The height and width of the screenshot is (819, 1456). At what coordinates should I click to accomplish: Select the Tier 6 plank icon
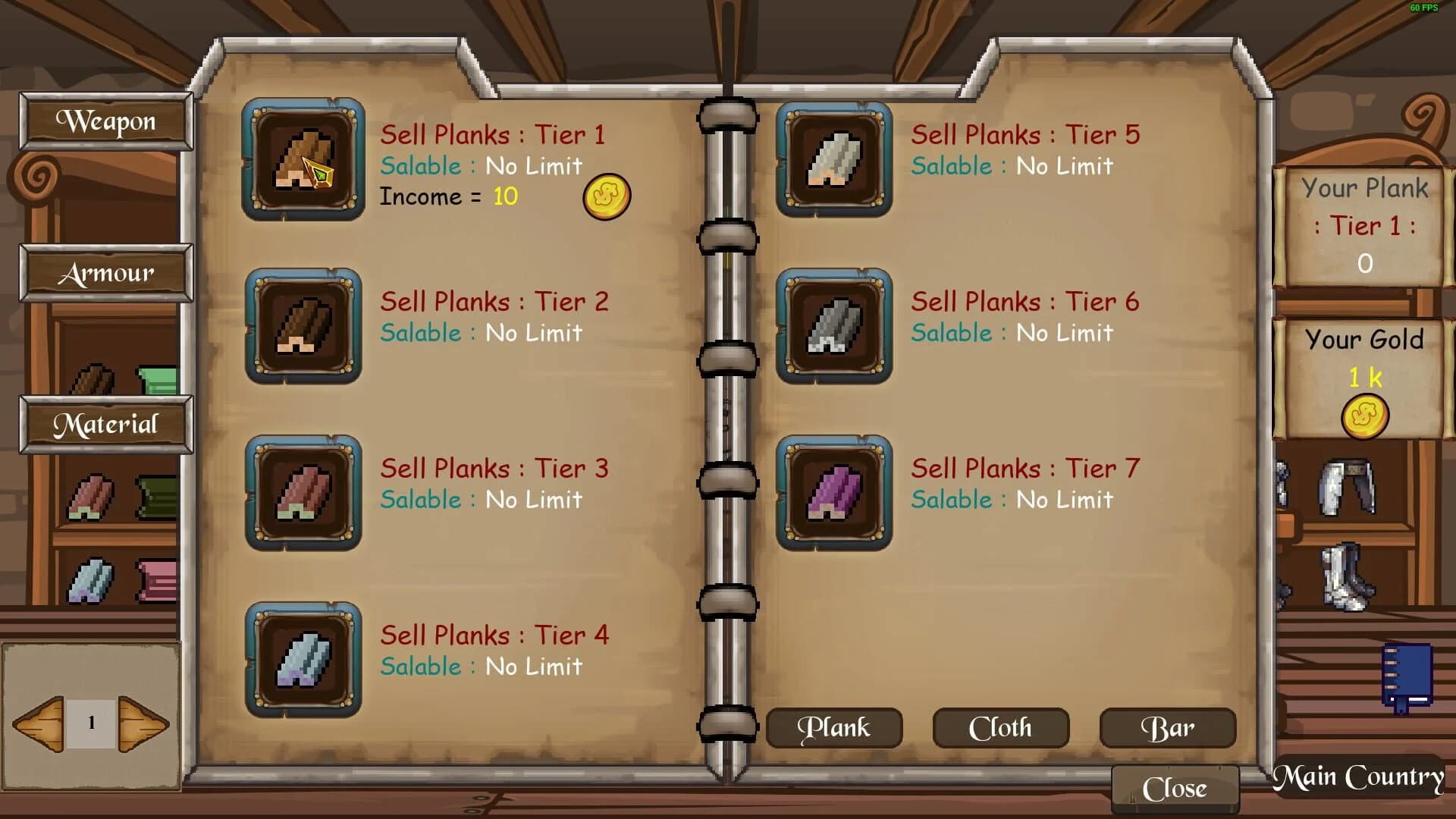click(833, 327)
